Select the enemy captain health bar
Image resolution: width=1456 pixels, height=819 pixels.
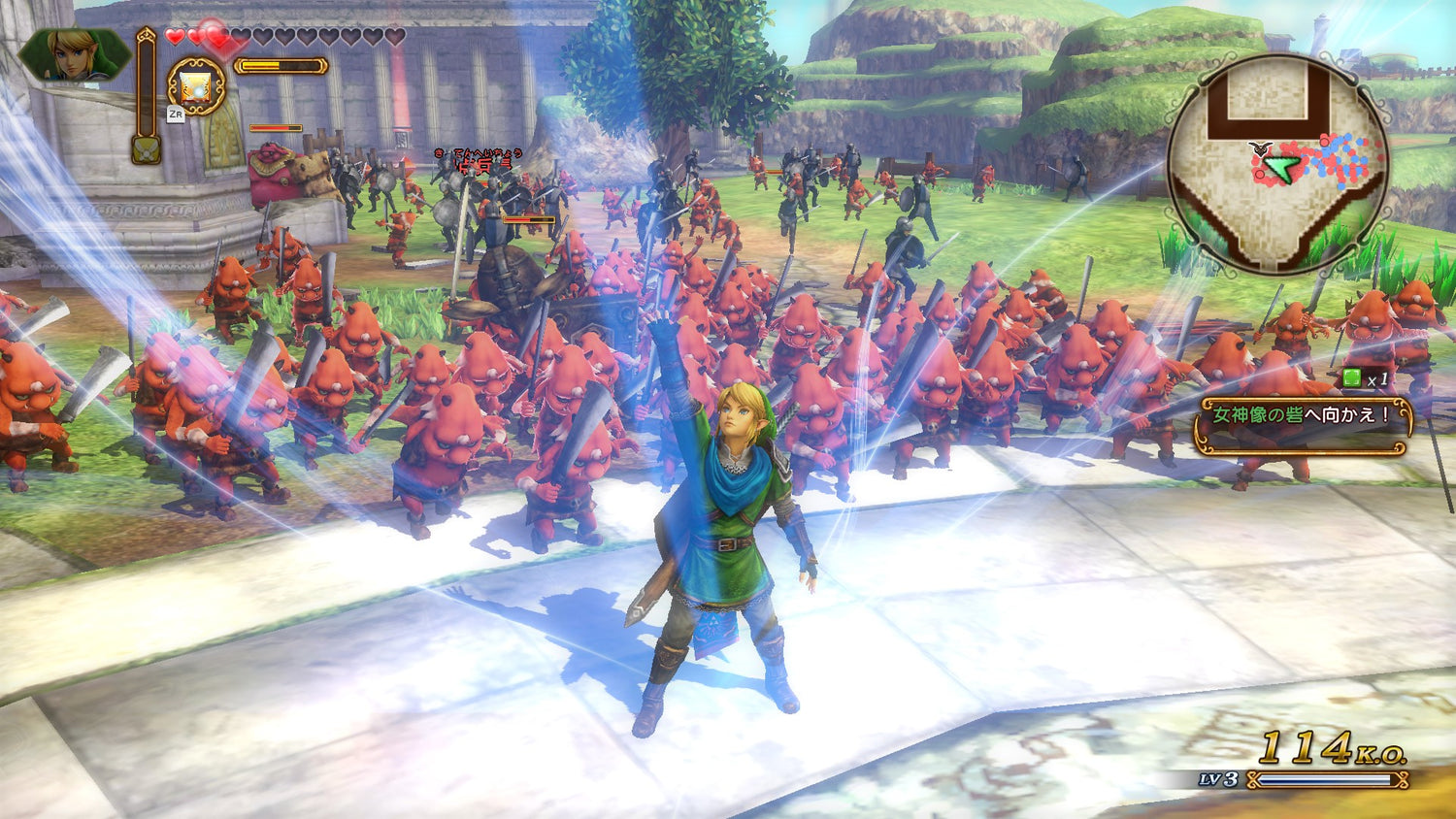[274, 127]
